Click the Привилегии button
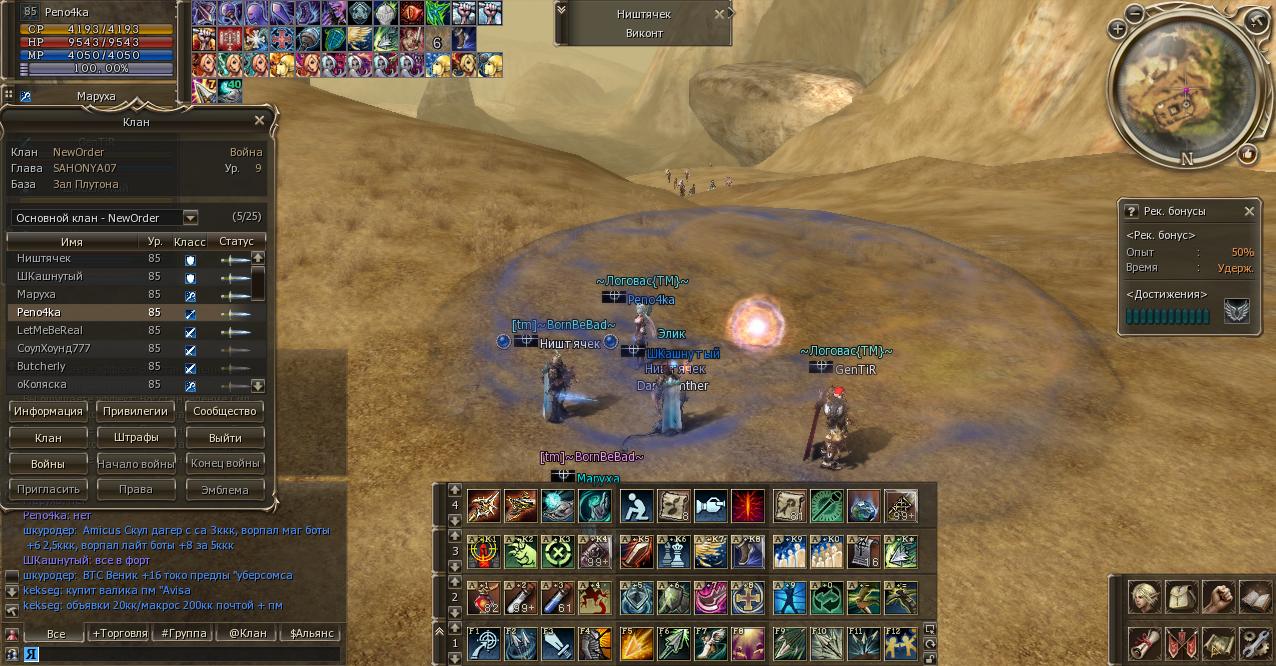This screenshot has width=1276, height=666. click(136, 411)
